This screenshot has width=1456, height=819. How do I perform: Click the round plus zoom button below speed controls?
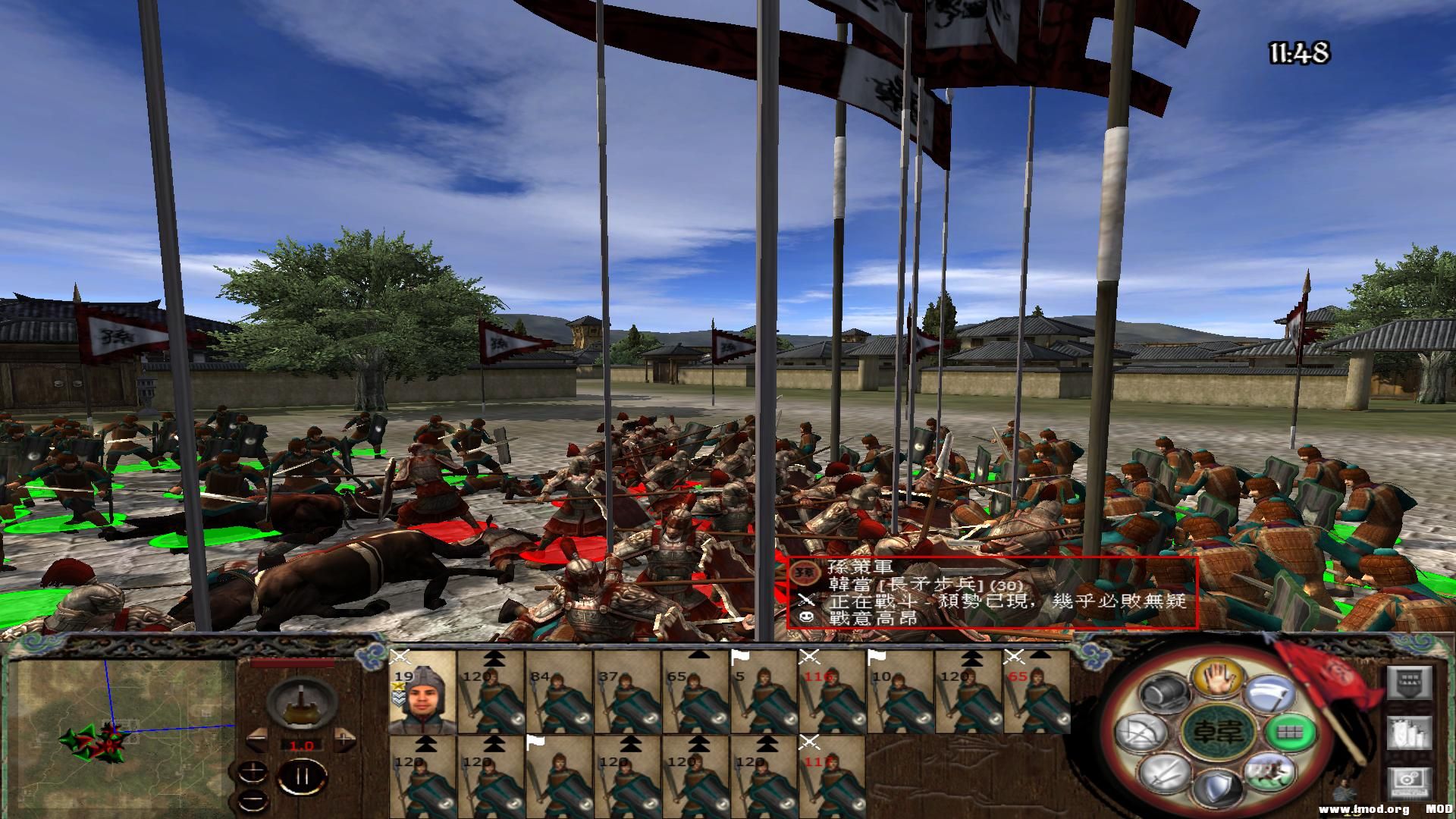253,772
